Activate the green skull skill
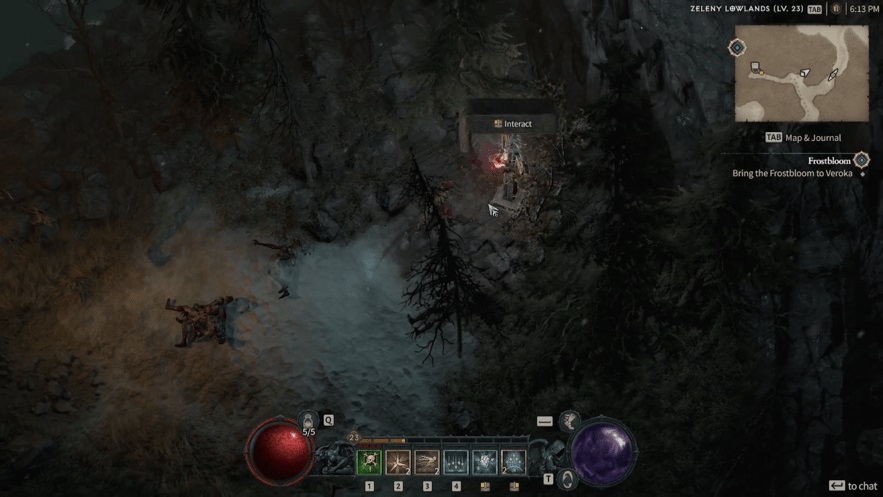This screenshot has width=883, height=497. click(x=369, y=462)
